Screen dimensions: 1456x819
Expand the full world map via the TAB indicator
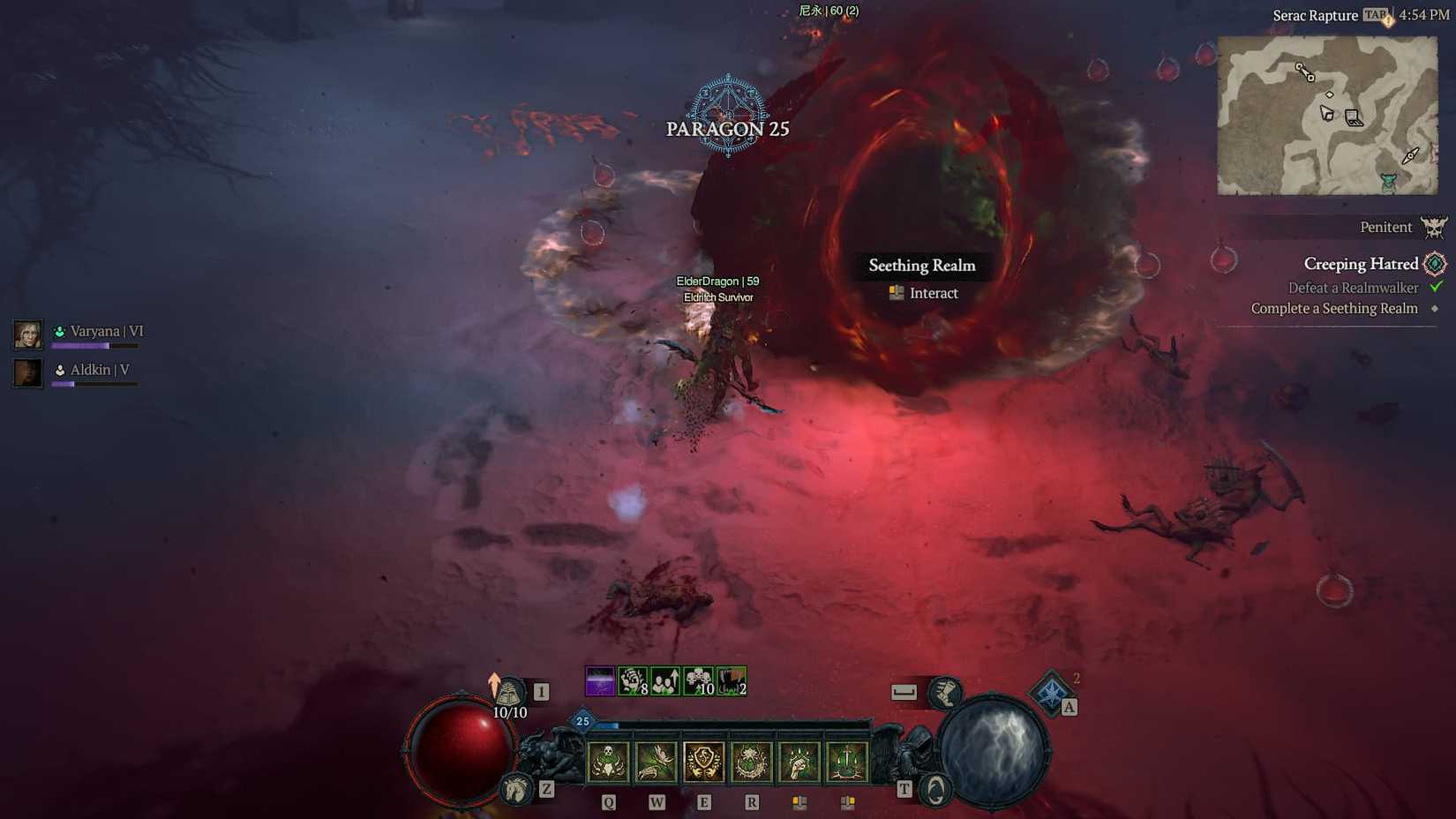coord(1373,15)
